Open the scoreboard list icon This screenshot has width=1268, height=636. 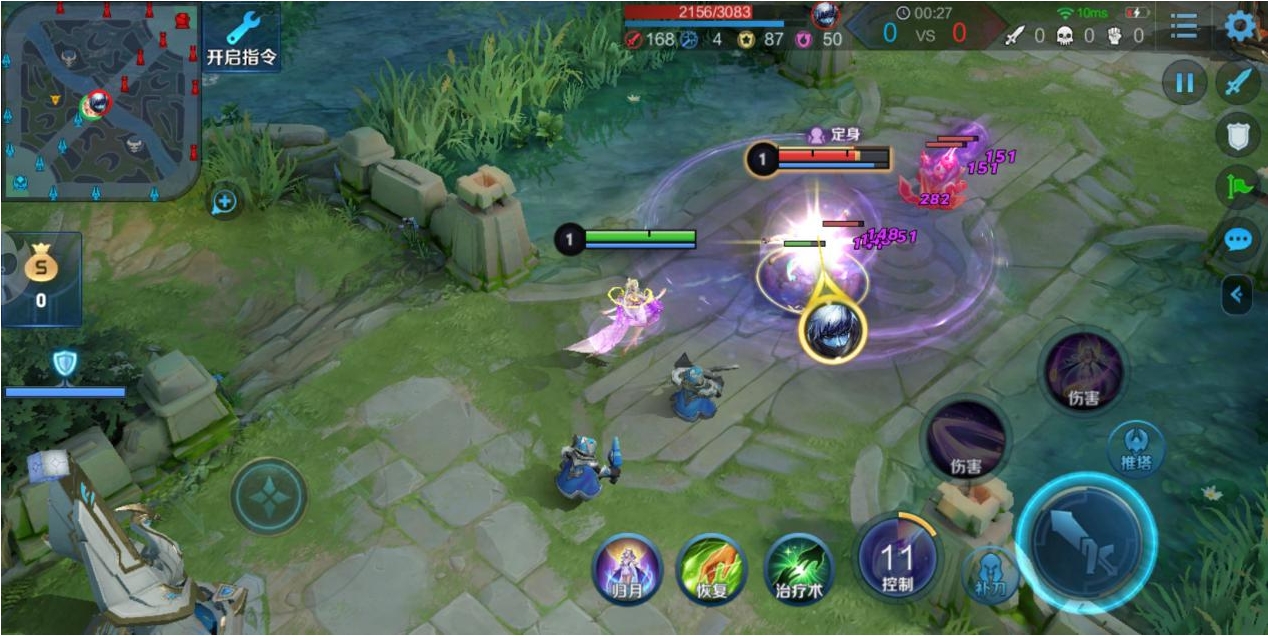coord(1184,27)
